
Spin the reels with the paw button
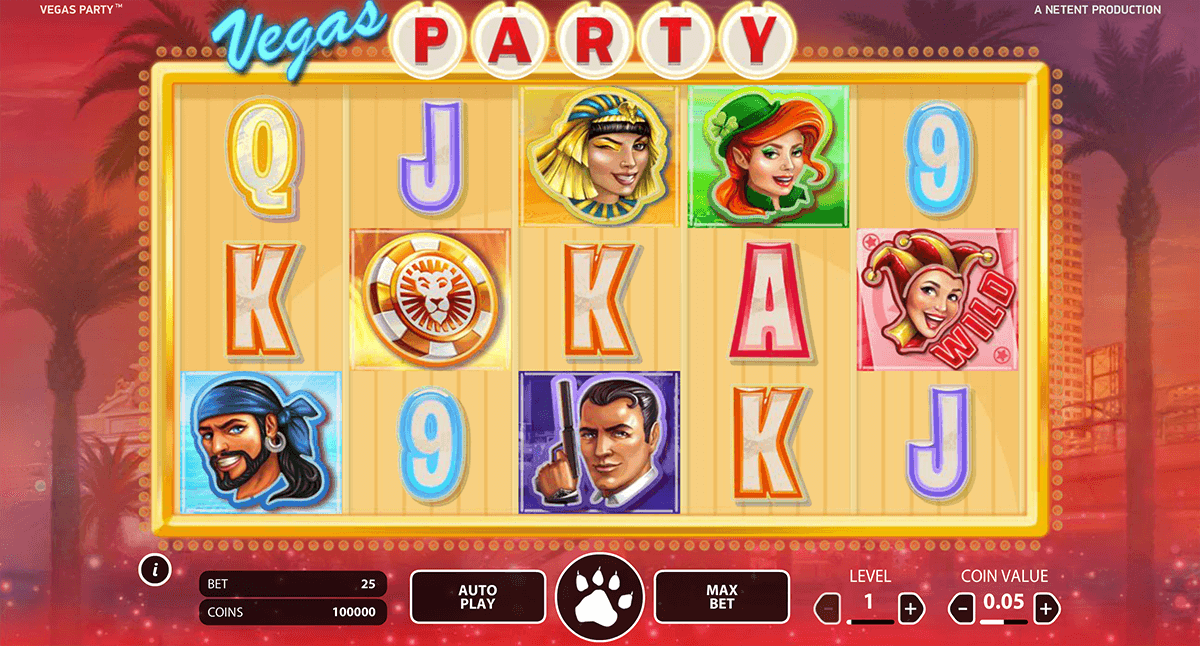pos(599,596)
